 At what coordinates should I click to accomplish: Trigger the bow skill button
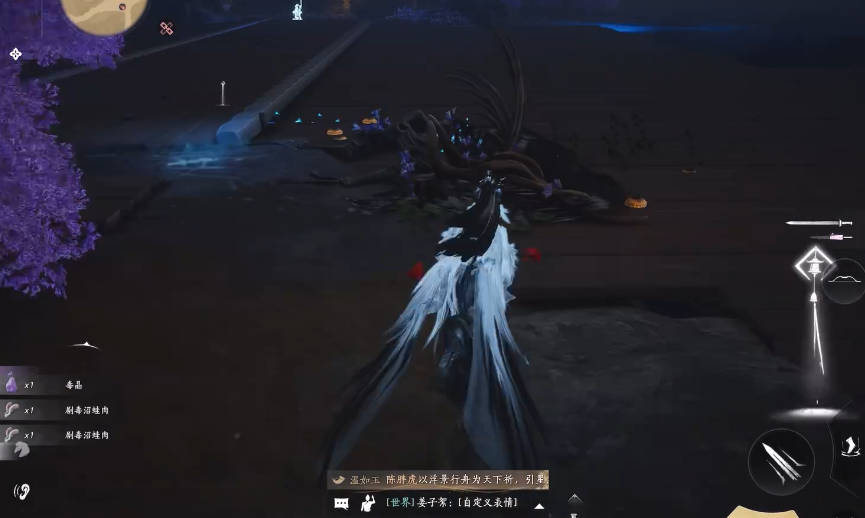tap(845, 280)
